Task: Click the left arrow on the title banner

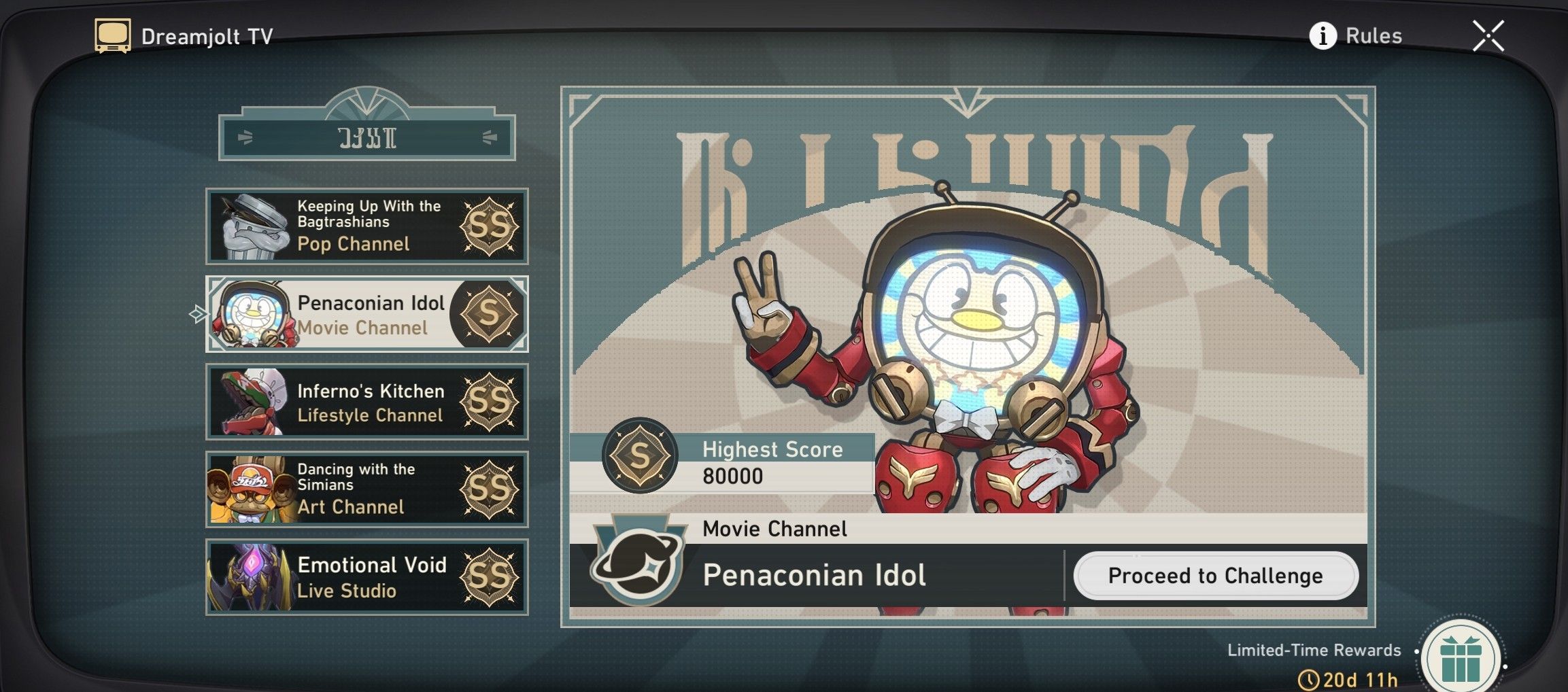Action: tap(244, 138)
